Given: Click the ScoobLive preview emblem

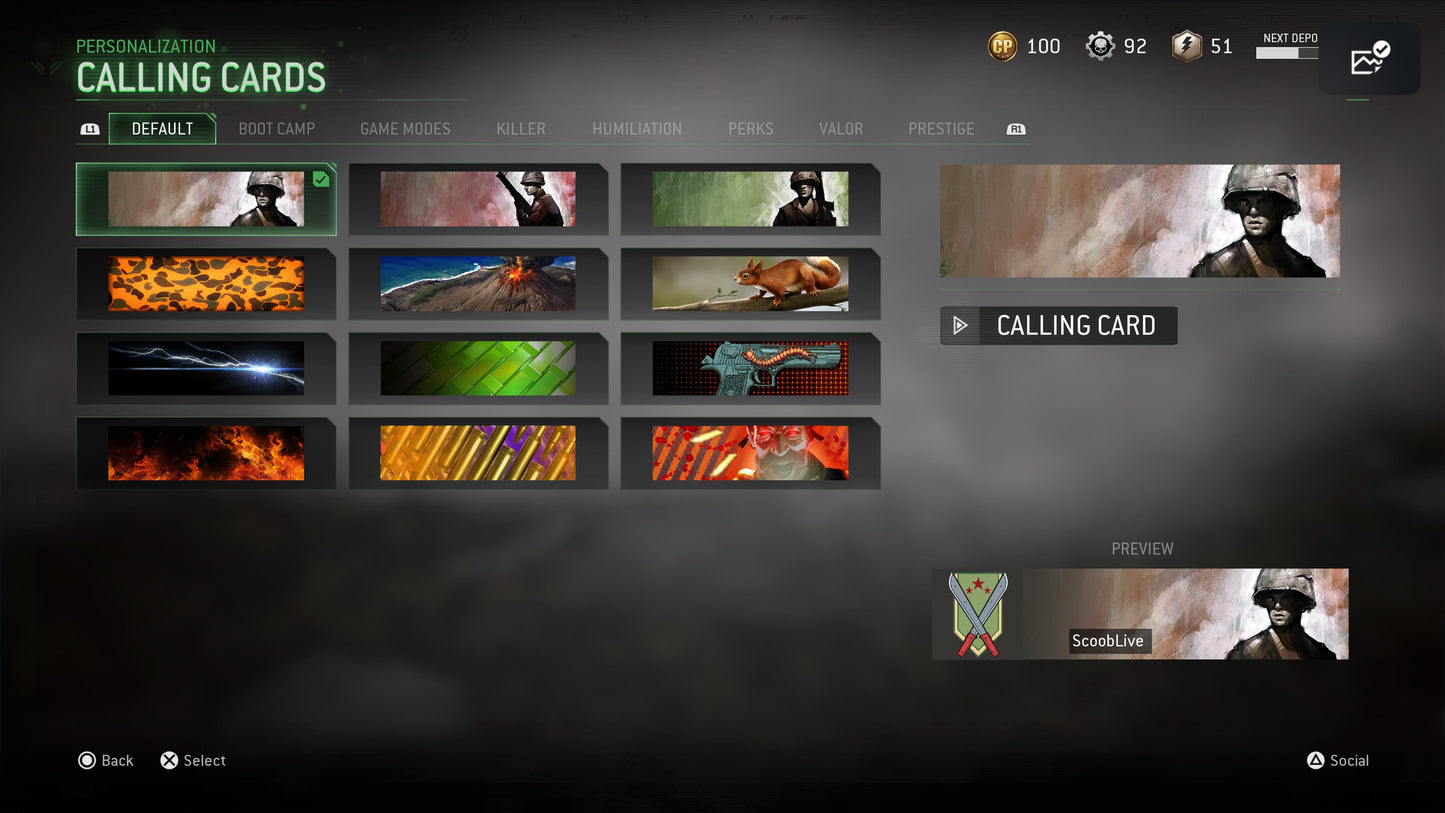Looking at the screenshot, I should click(976, 614).
